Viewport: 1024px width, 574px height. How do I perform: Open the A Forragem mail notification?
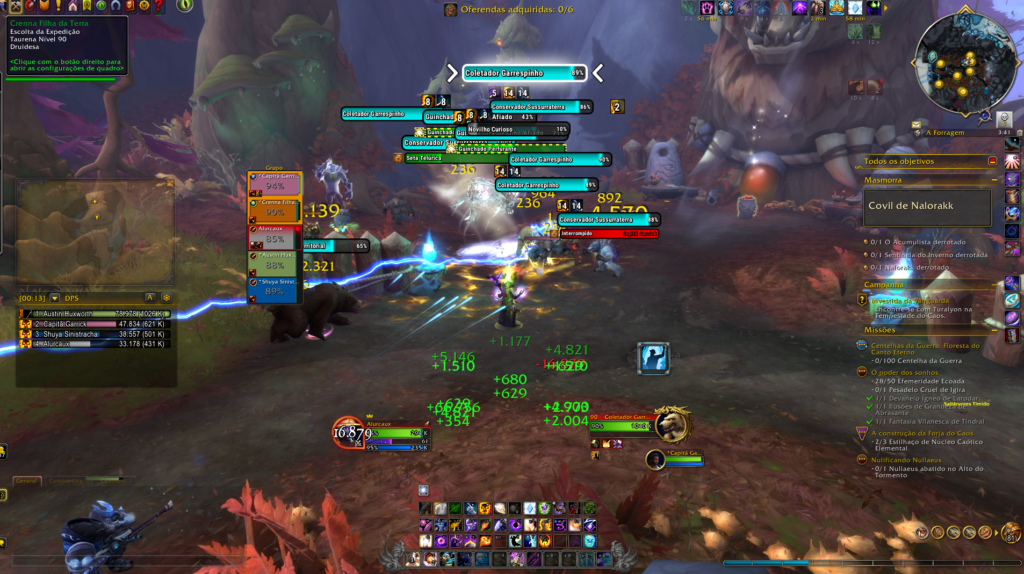point(917,126)
